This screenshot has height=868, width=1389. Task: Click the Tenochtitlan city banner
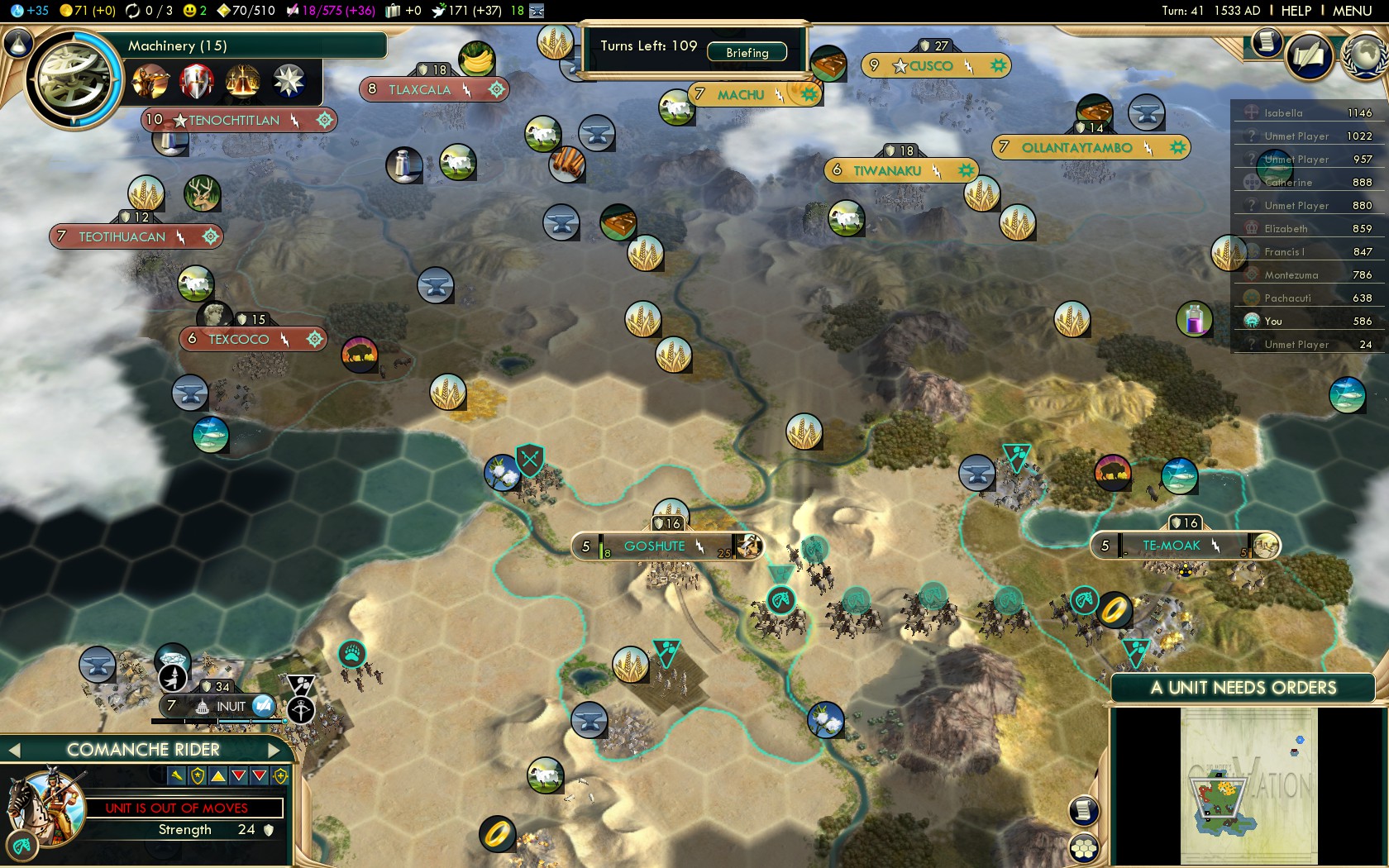point(234,121)
